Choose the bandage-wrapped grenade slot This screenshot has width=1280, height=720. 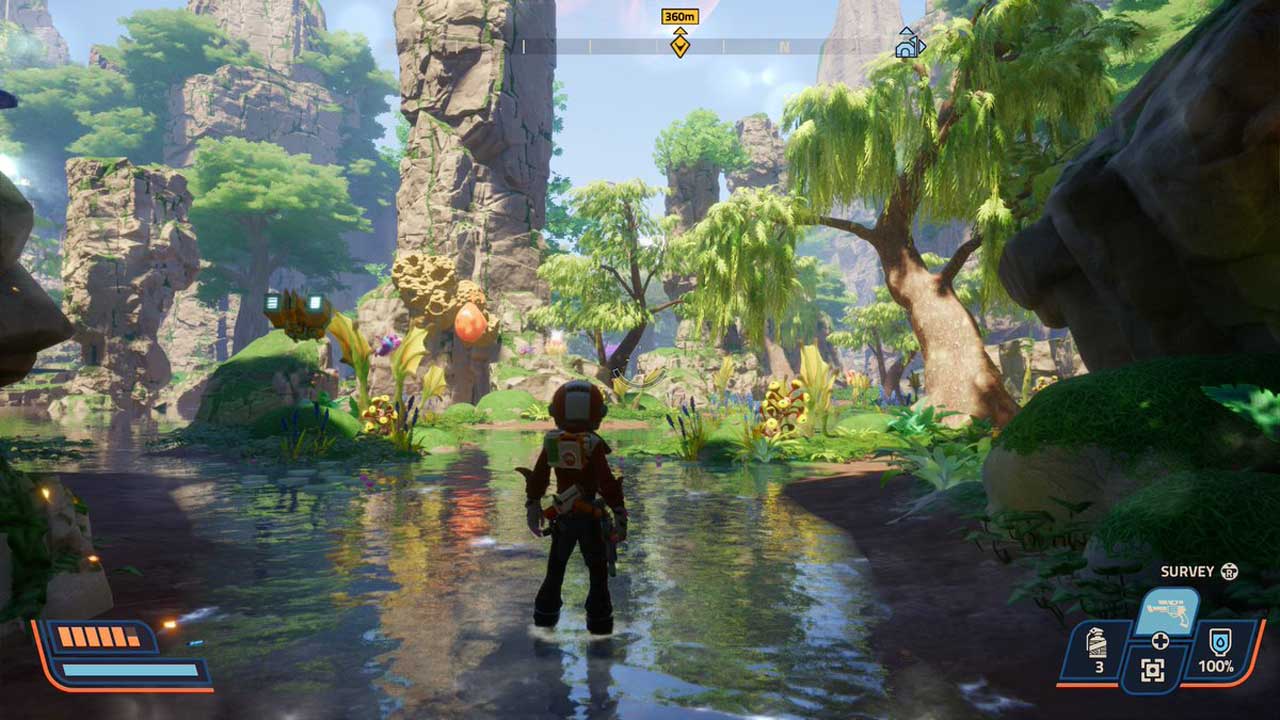1098,650
